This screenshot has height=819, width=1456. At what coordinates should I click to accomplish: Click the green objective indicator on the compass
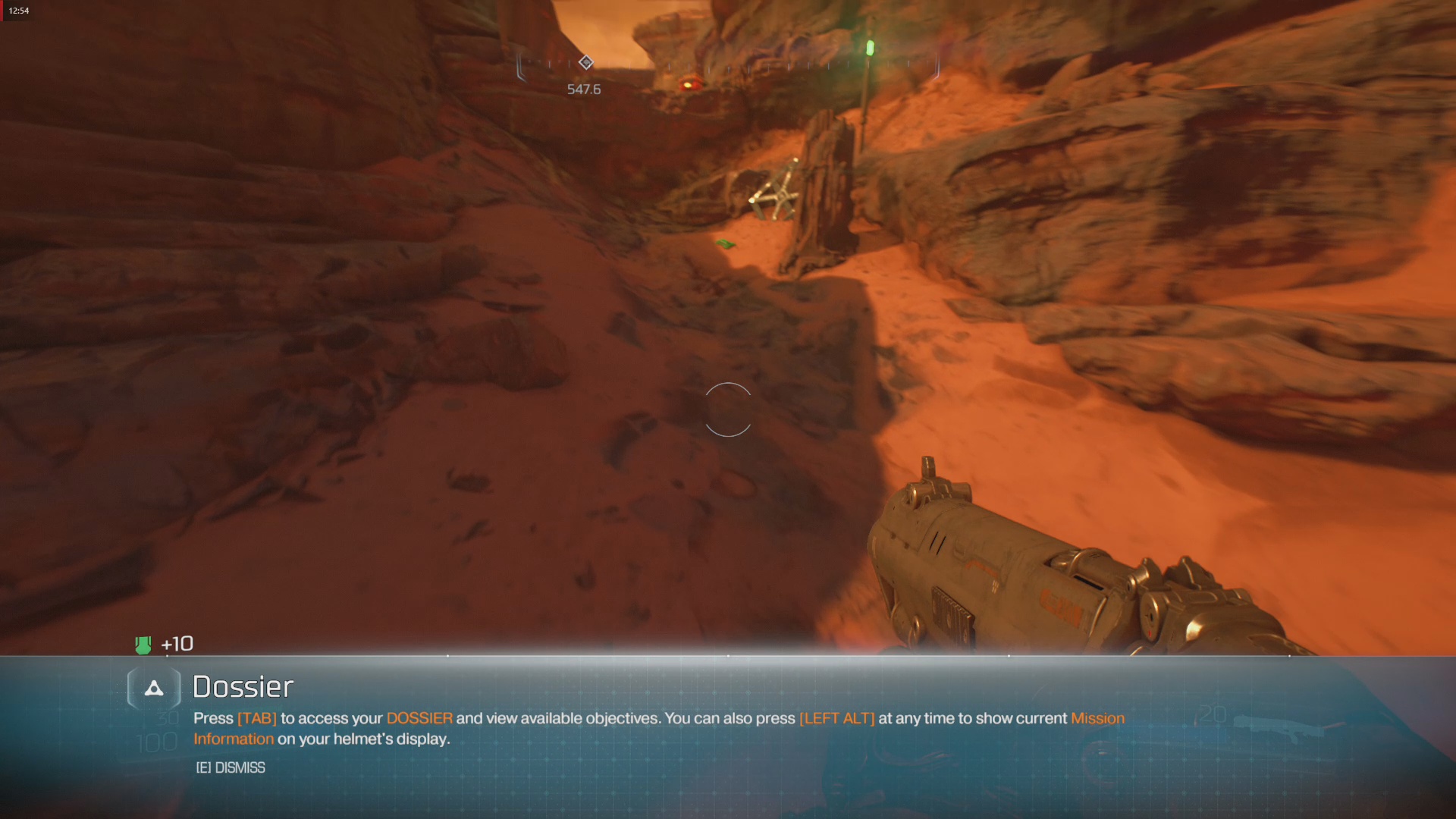(869, 48)
